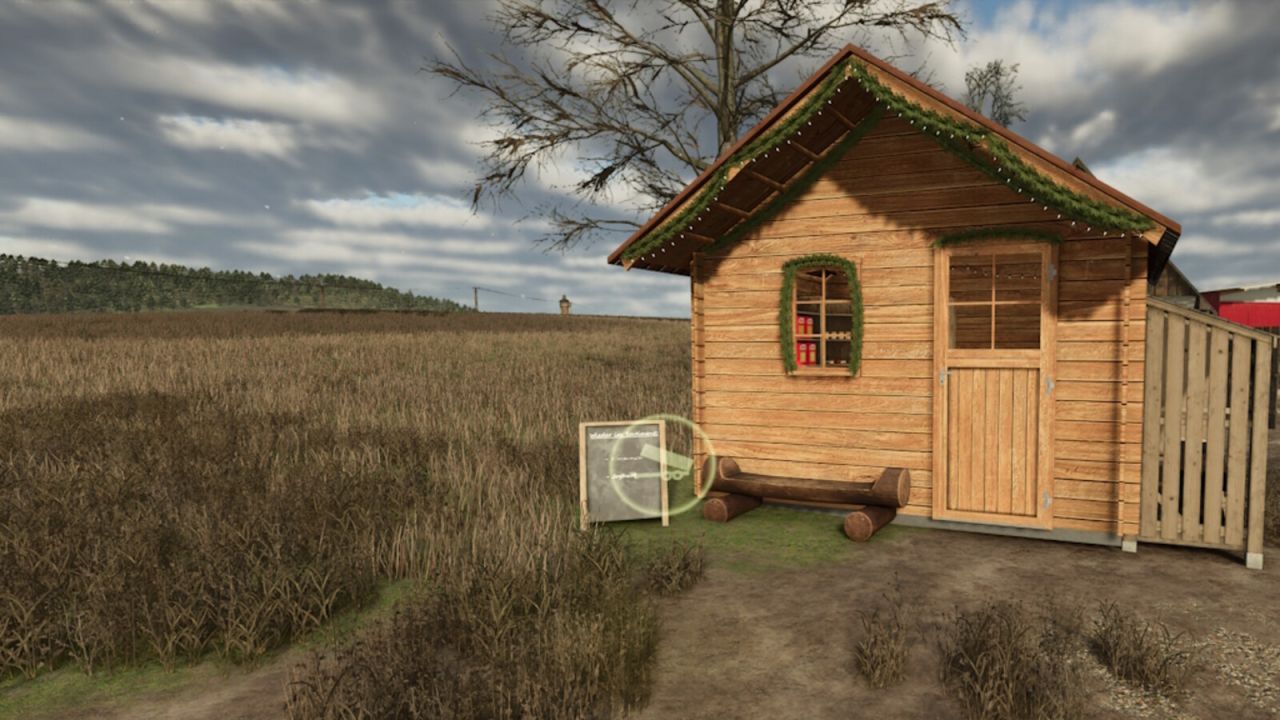Click the first product line on the chalkboard
The height and width of the screenshot is (720, 1280).
tap(624, 459)
